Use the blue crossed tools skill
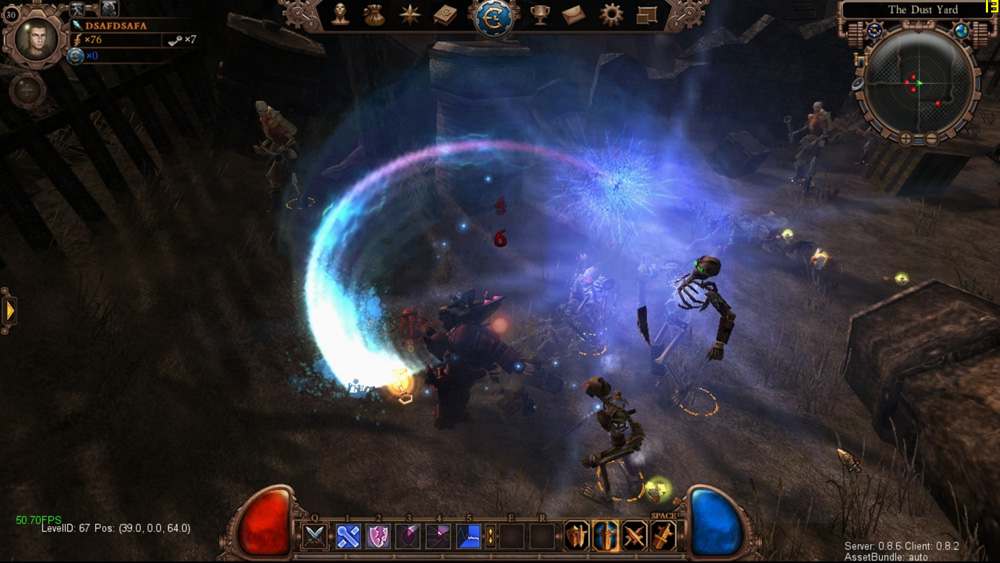Screen dimensions: 1000x563 347,536
